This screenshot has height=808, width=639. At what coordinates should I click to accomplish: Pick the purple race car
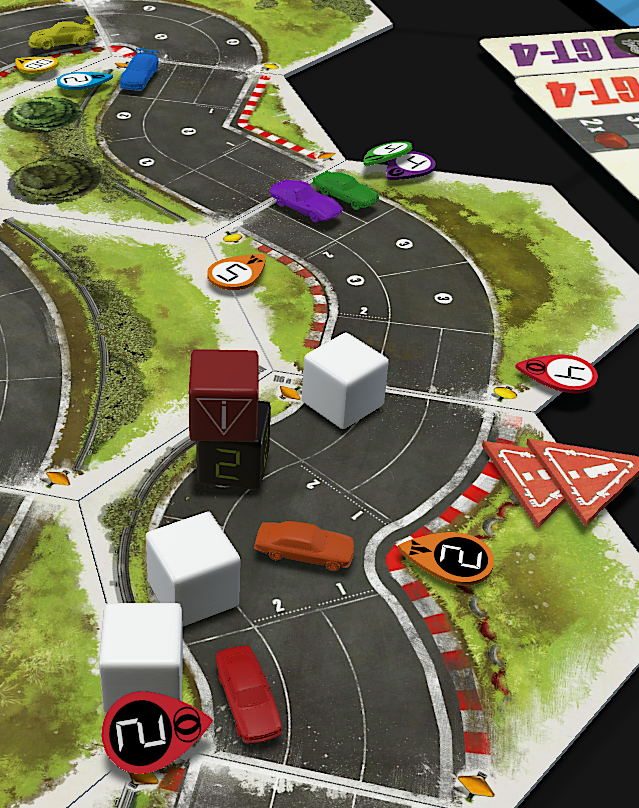[x=305, y=199]
